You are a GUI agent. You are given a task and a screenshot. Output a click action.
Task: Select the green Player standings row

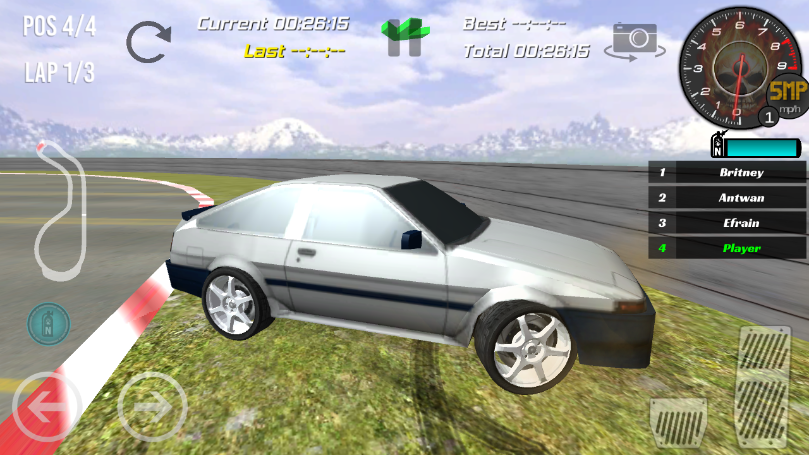(727, 248)
